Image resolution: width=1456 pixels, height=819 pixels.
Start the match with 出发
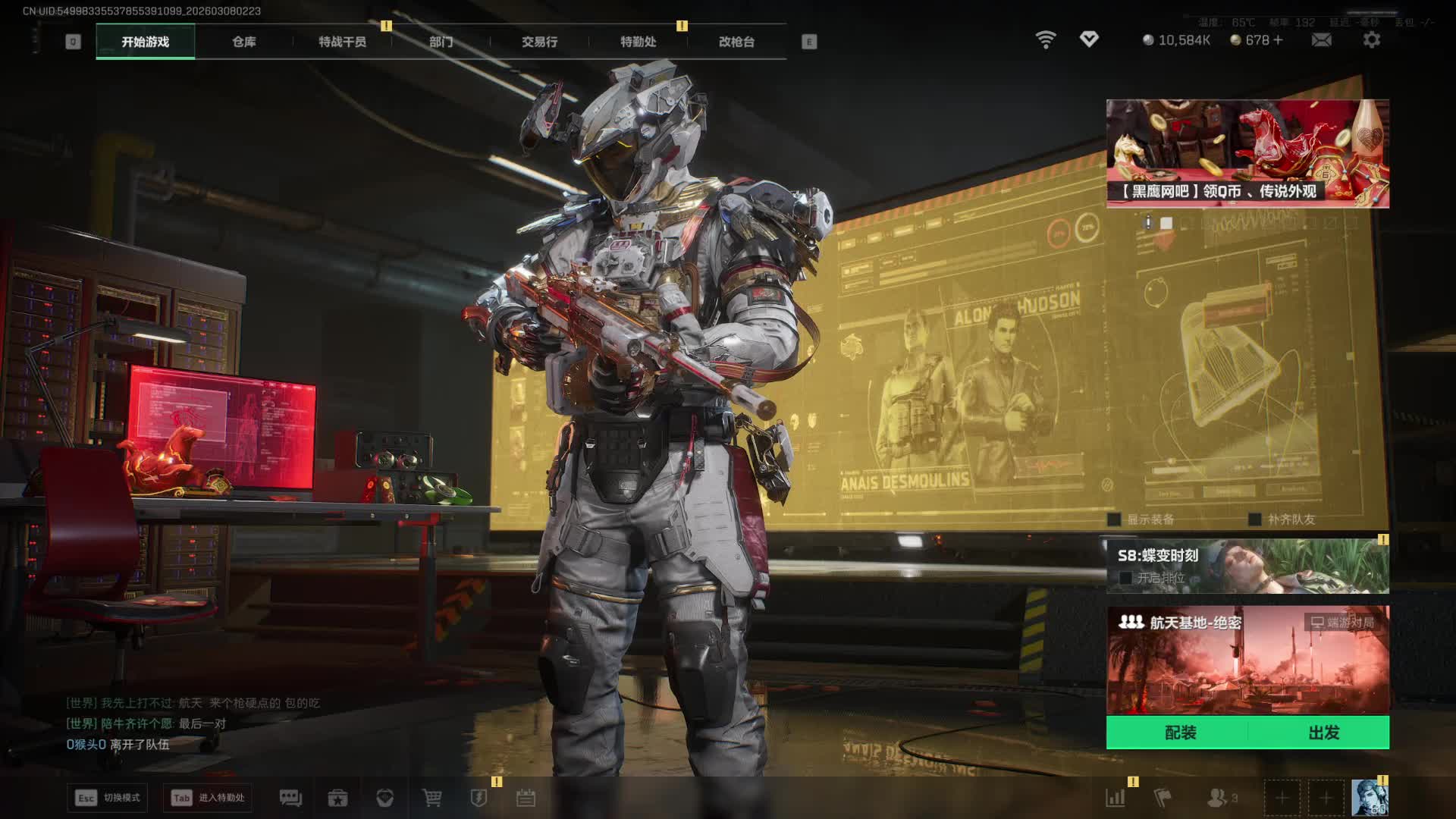tap(1323, 733)
